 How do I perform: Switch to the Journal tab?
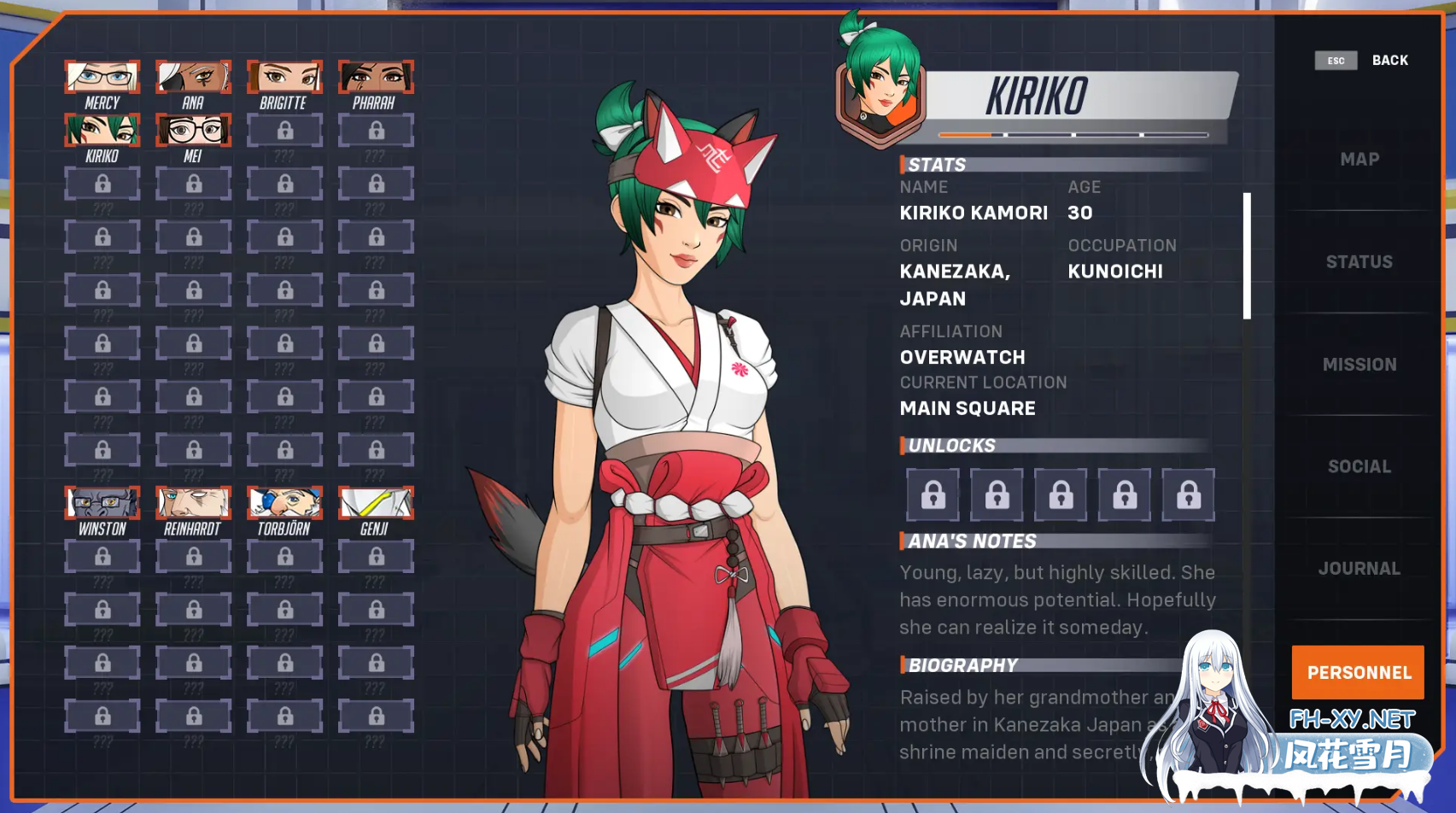coord(1358,568)
